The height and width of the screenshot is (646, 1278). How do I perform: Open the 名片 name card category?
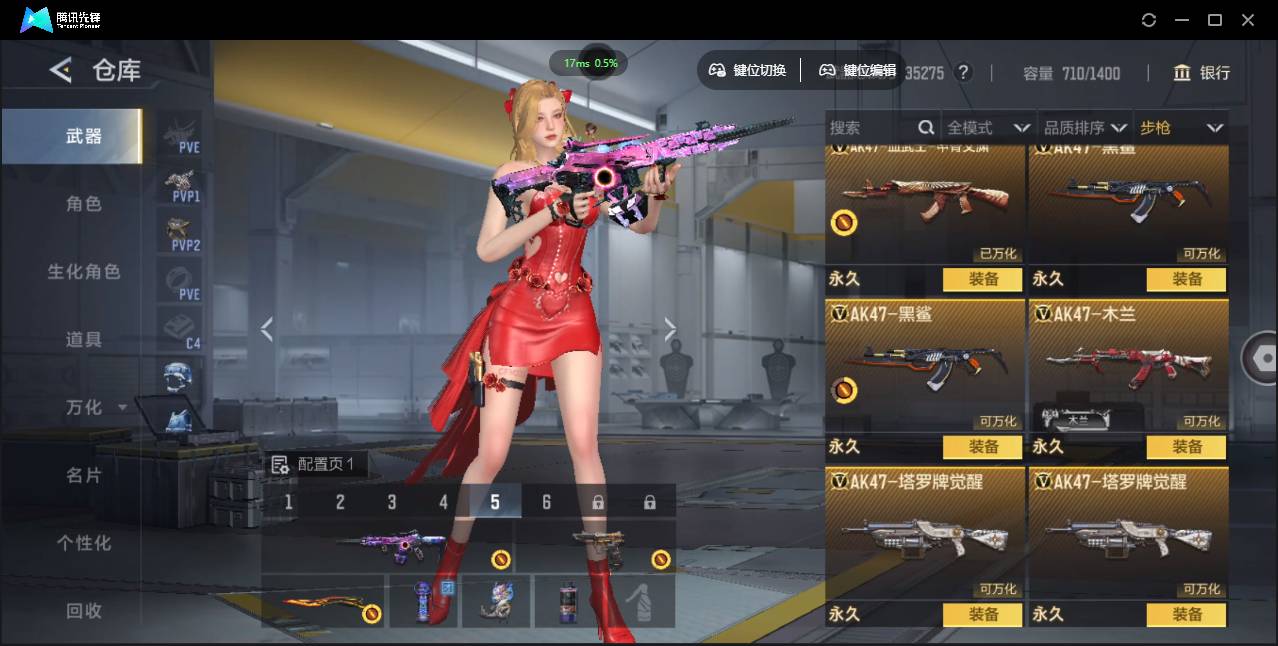pos(84,475)
